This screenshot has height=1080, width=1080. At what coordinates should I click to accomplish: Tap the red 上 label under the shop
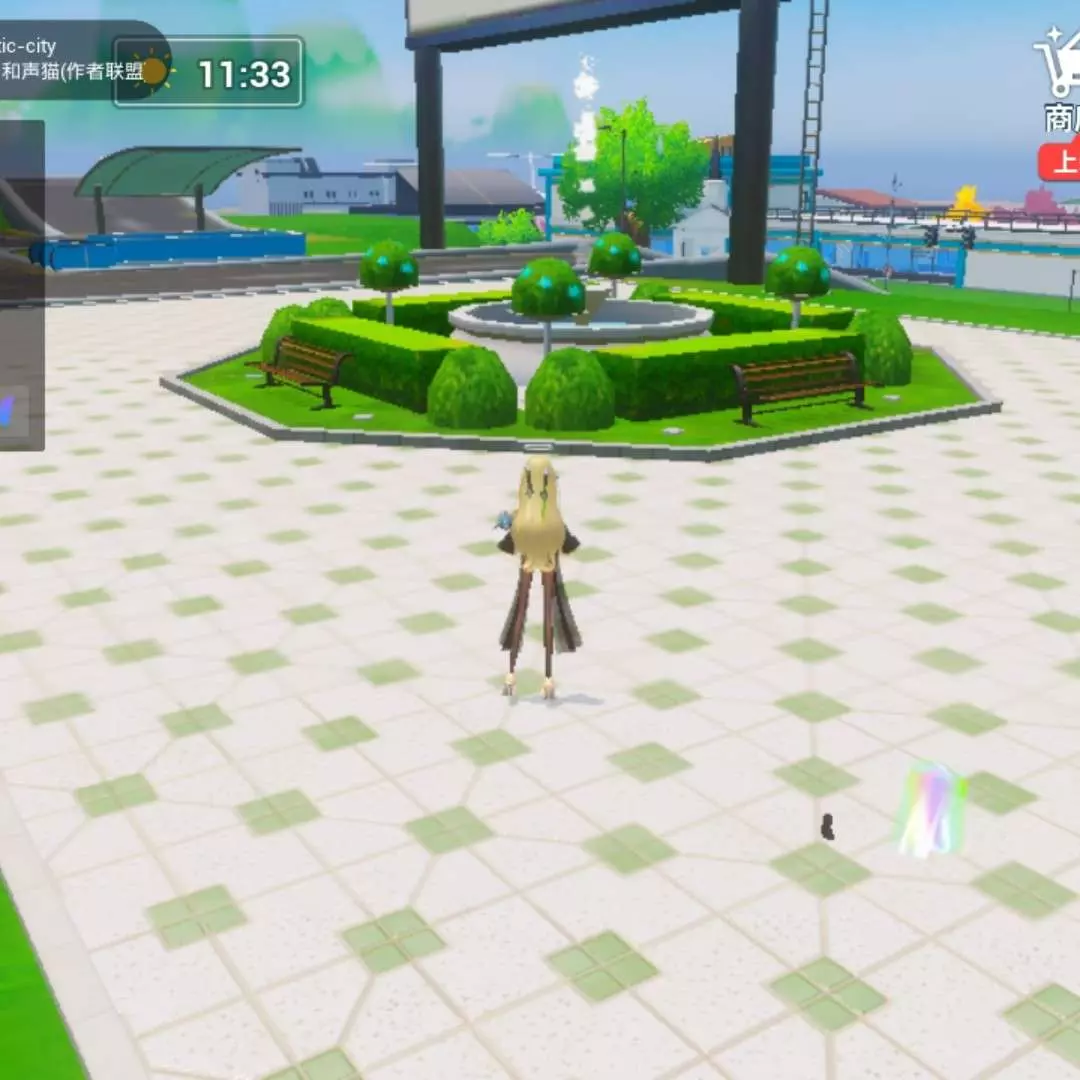coord(1060,161)
